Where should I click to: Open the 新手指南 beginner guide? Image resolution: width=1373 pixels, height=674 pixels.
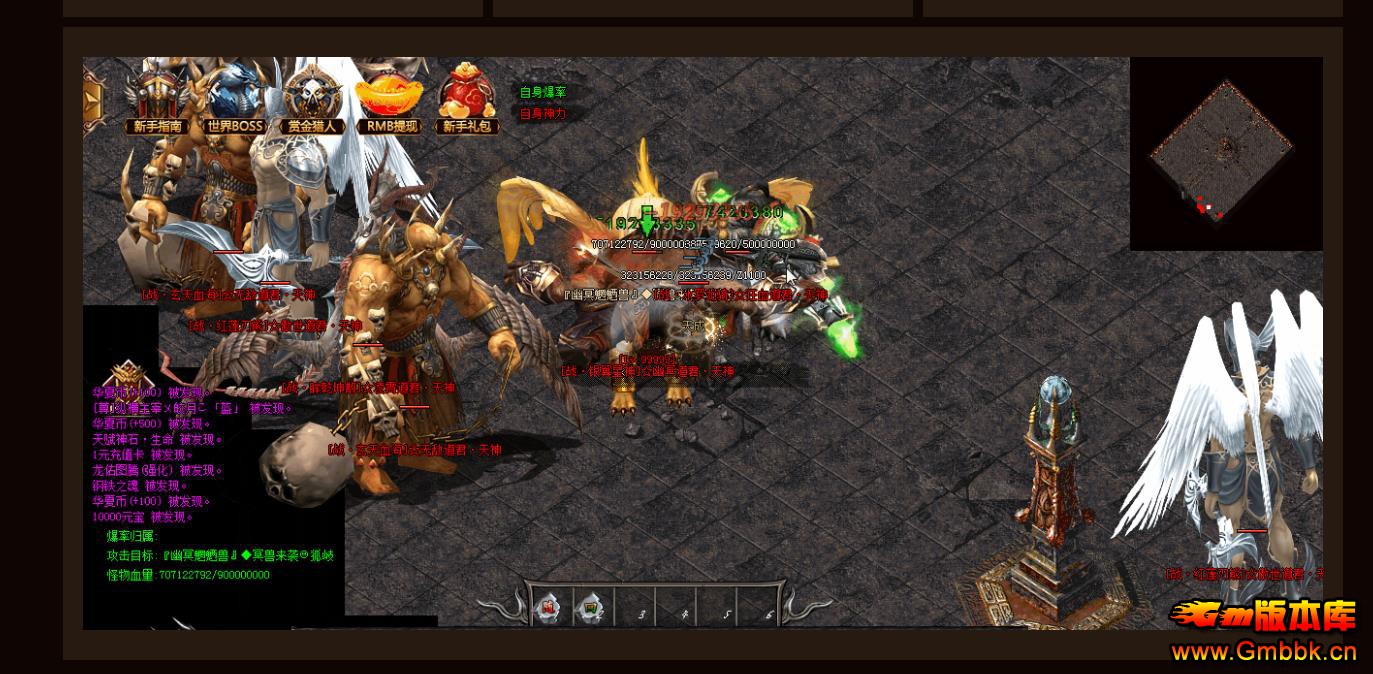[157, 99]
